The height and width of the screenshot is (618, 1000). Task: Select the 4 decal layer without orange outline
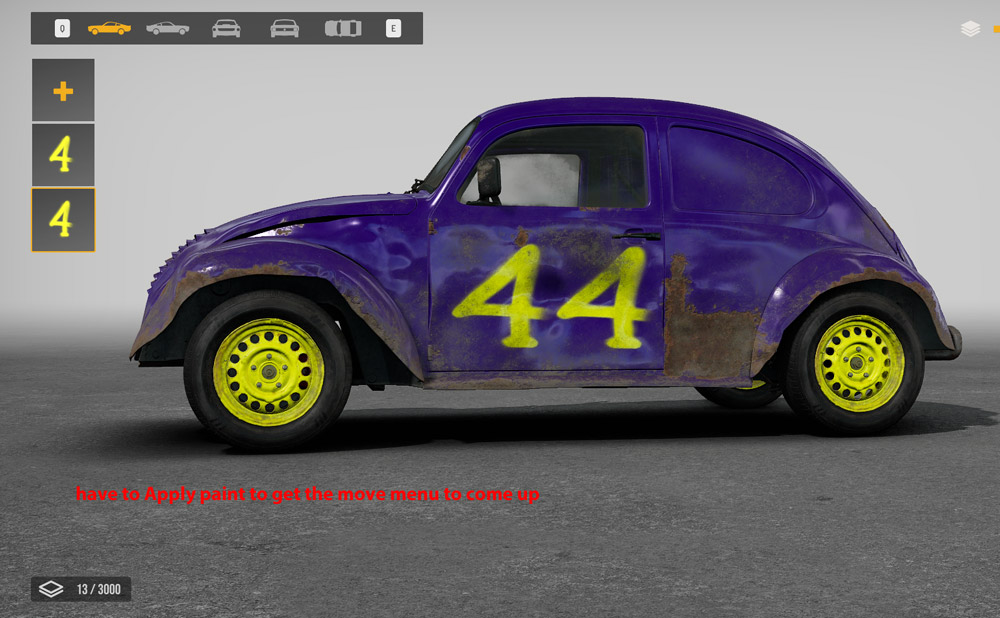click(63, 155)
